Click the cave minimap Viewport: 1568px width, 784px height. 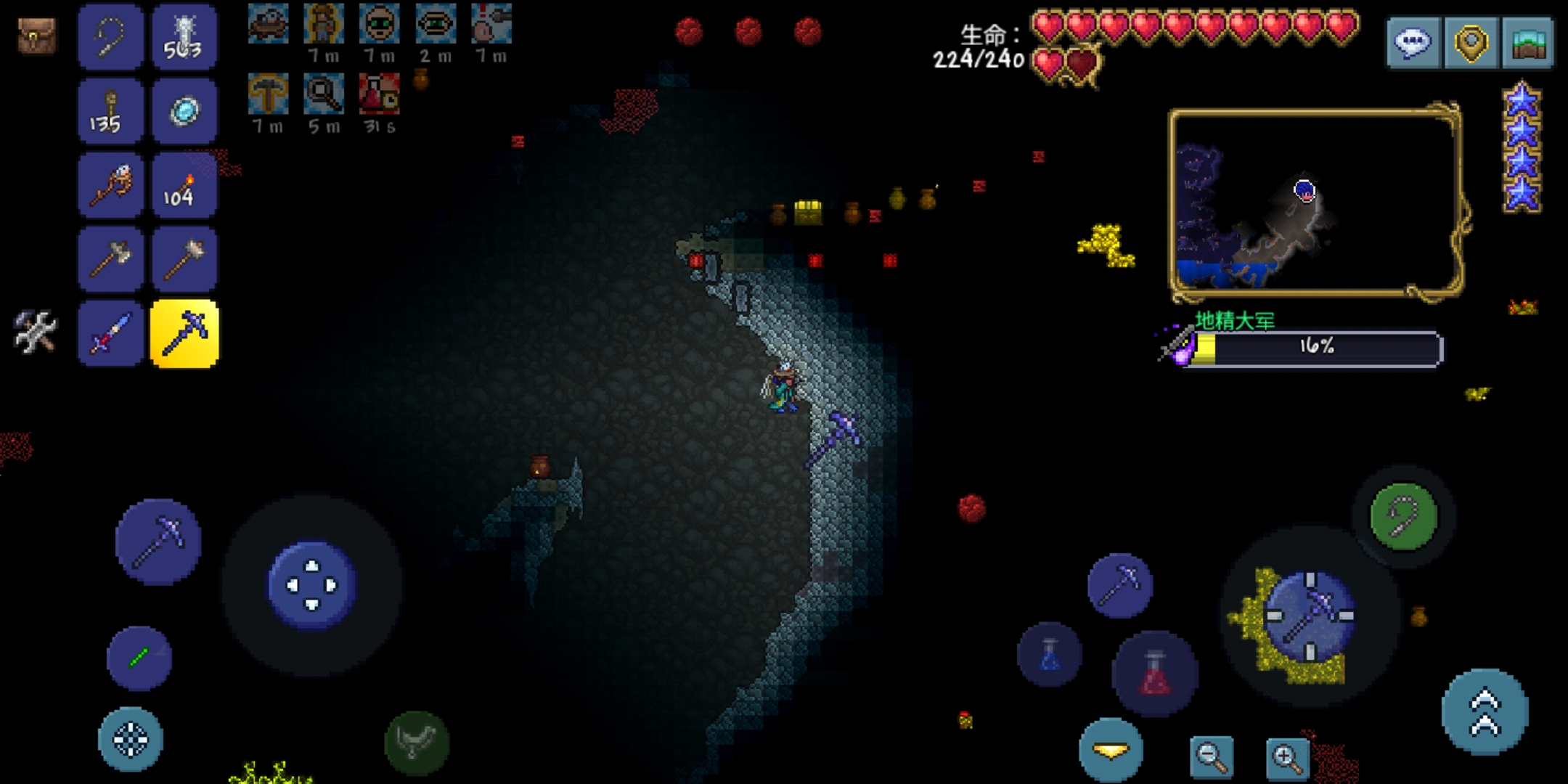point(1314,202)
